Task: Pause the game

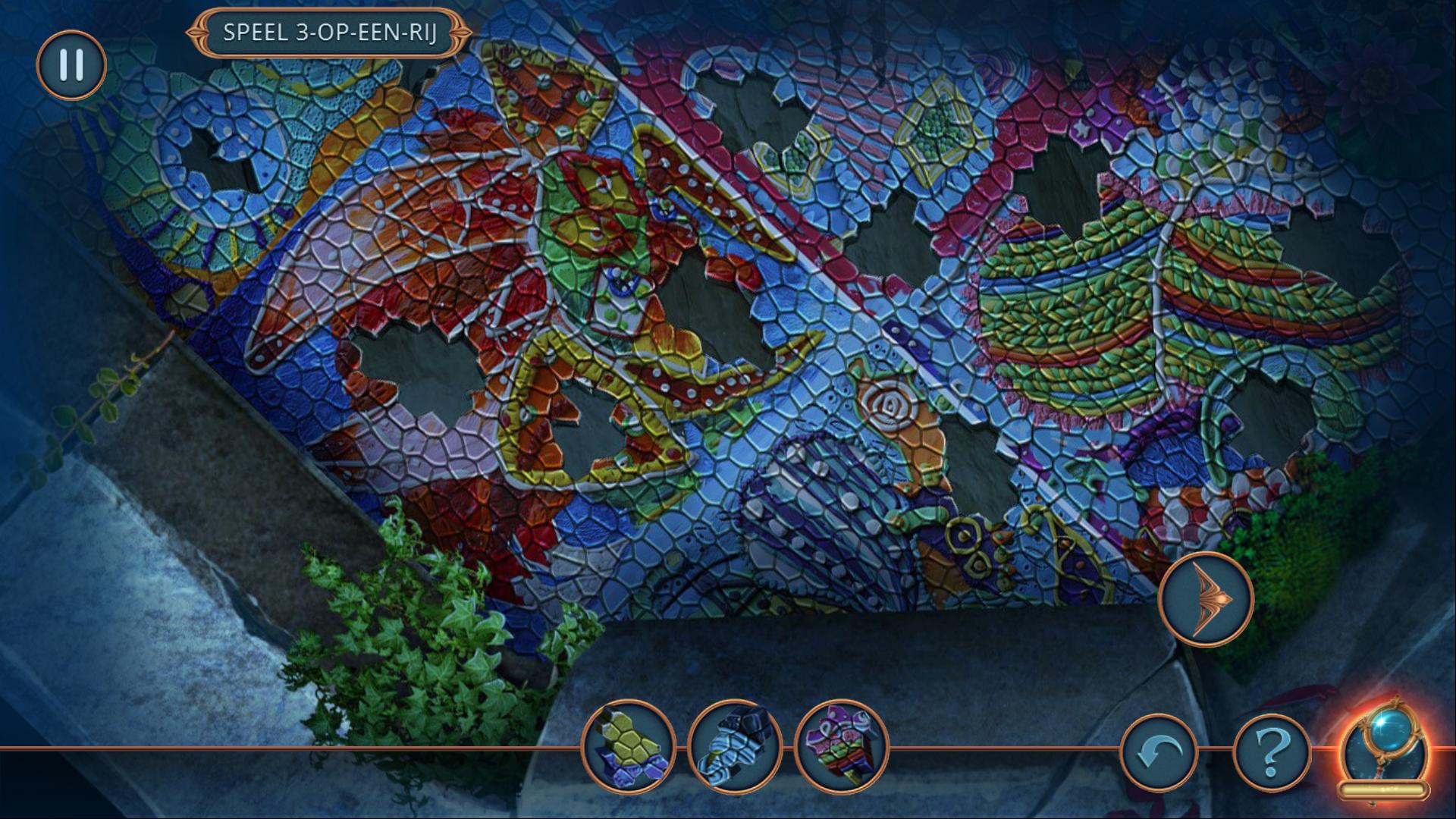Action: (71, 65)
